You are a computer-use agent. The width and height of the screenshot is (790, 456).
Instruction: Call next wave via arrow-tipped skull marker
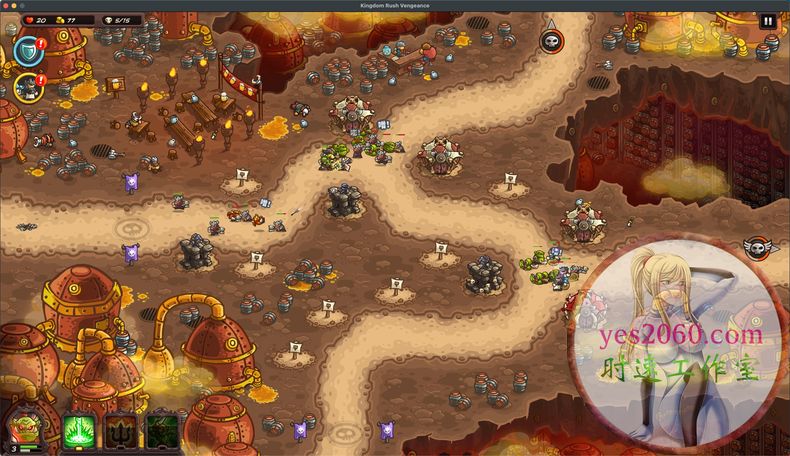pyautogui.click(x=551, y=40)
